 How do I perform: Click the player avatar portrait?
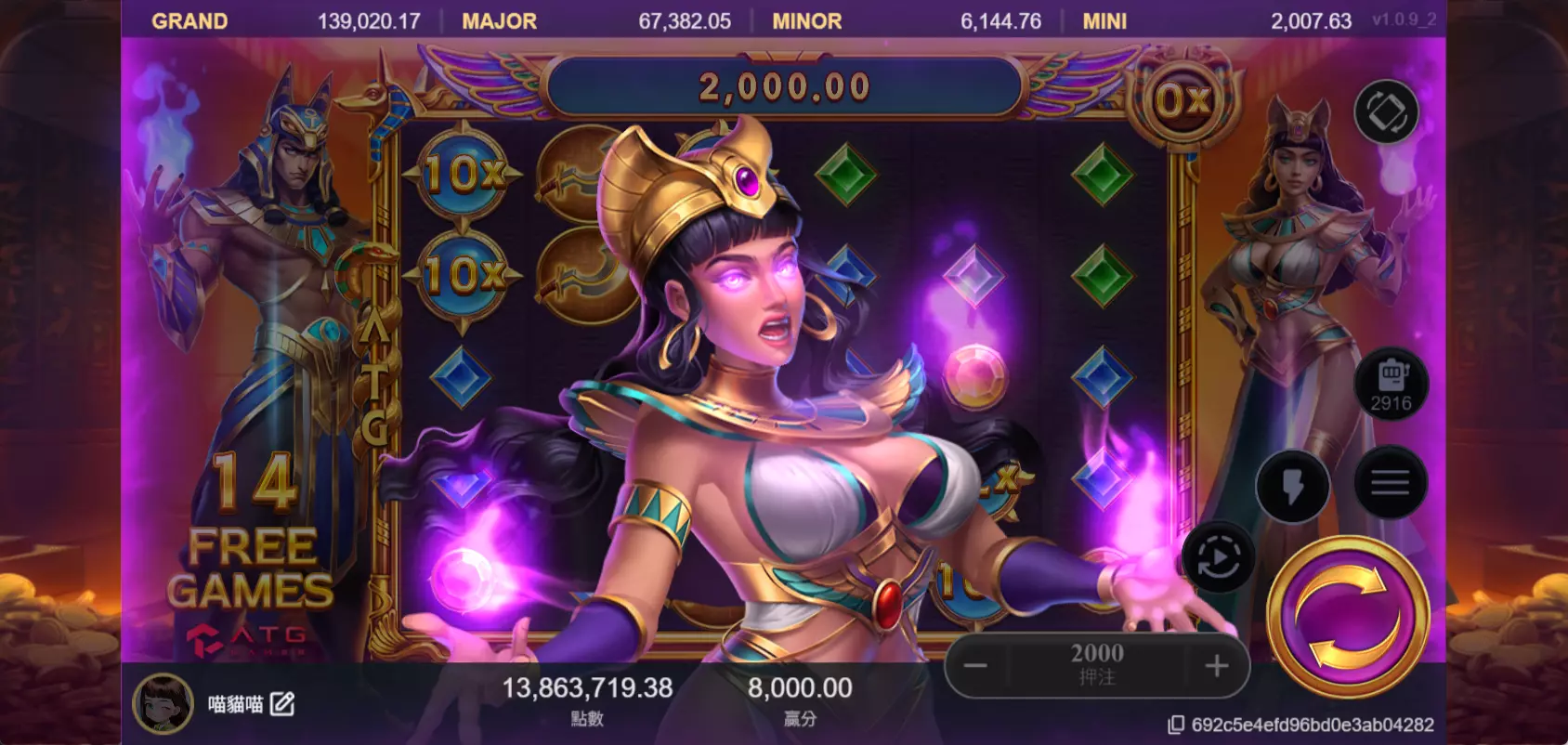[x=163, y=703]
